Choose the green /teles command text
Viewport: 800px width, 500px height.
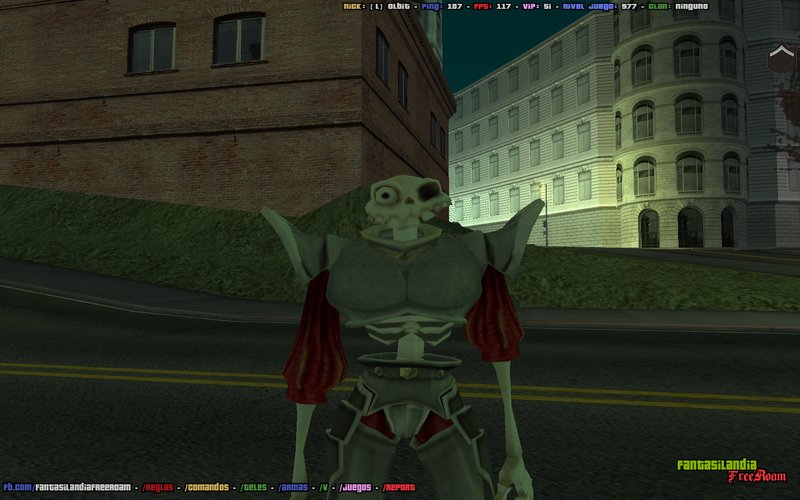[256, 488]
